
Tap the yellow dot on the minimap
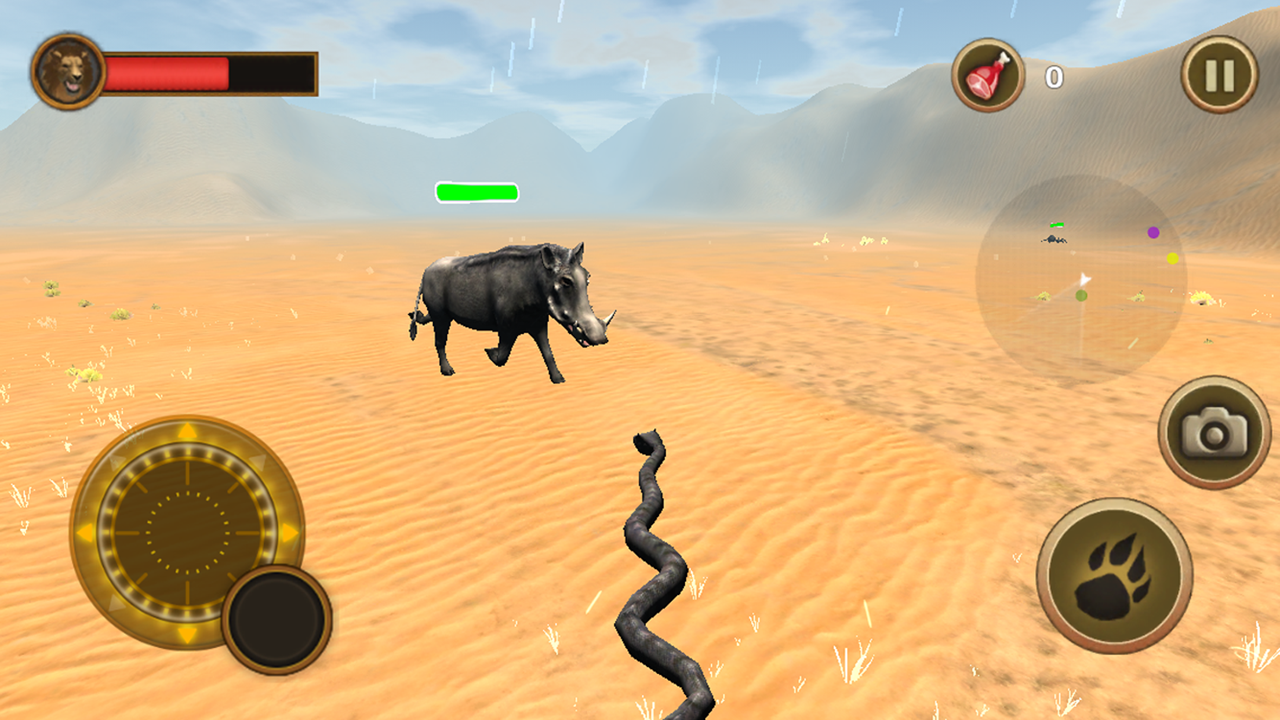(x=1173, y=258)
